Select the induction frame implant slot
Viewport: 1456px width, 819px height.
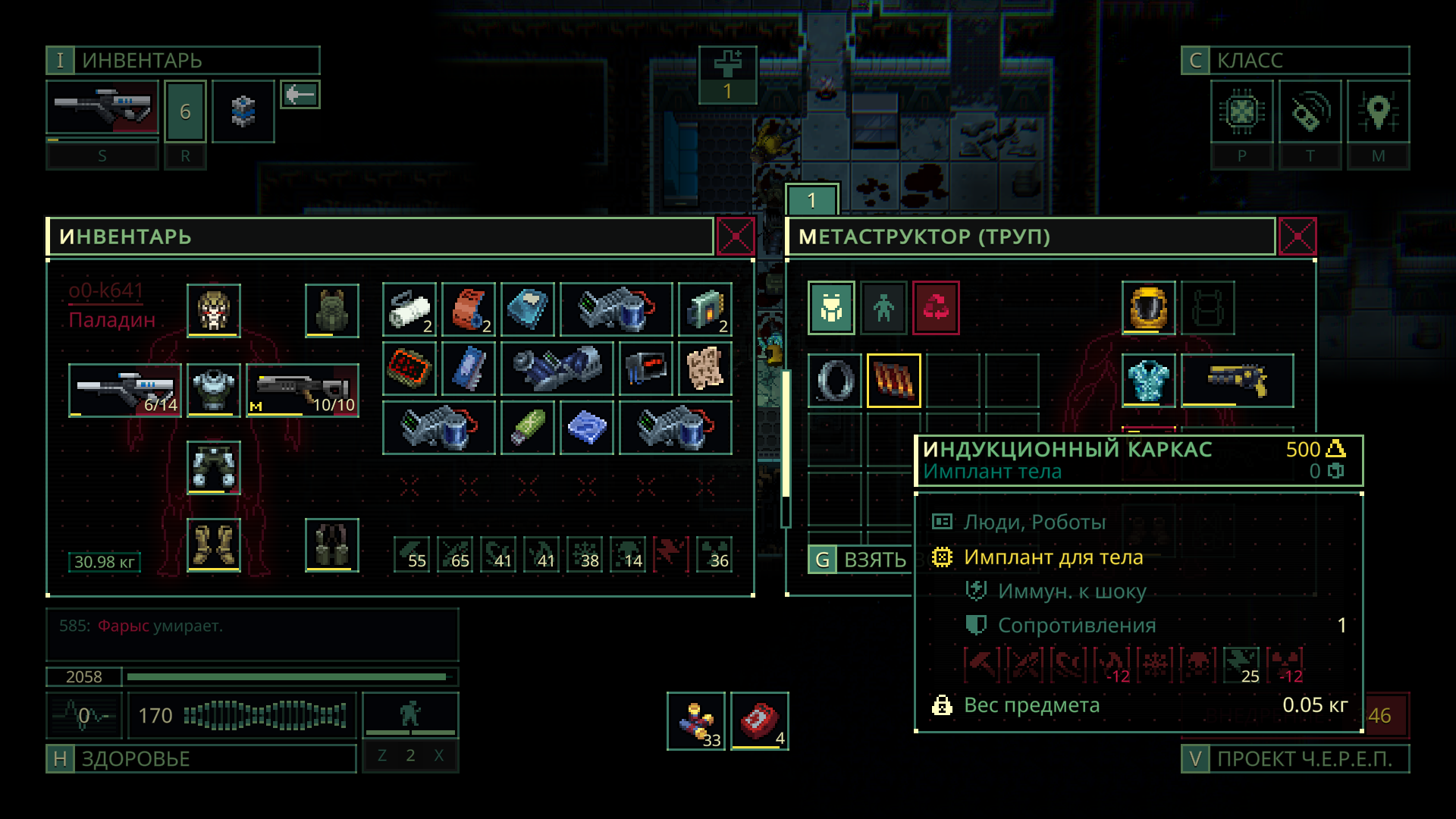click(893, 380)
